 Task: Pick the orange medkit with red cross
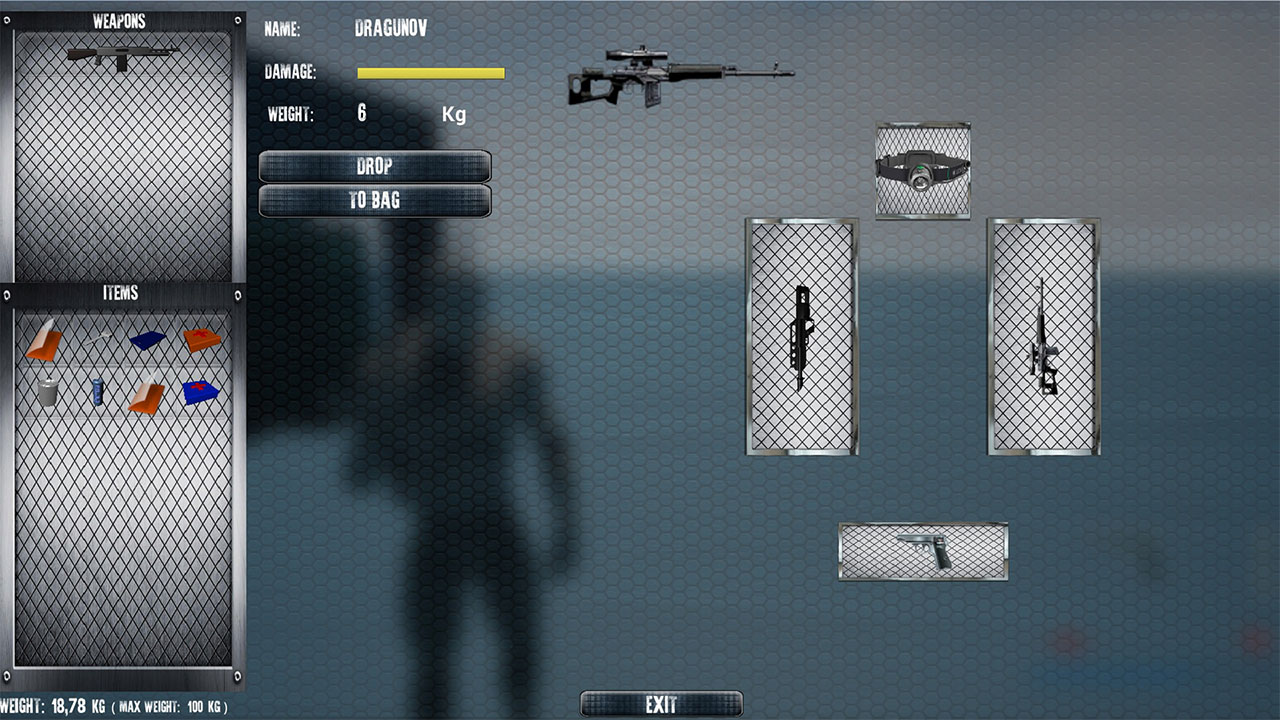[x=201, y=340]
